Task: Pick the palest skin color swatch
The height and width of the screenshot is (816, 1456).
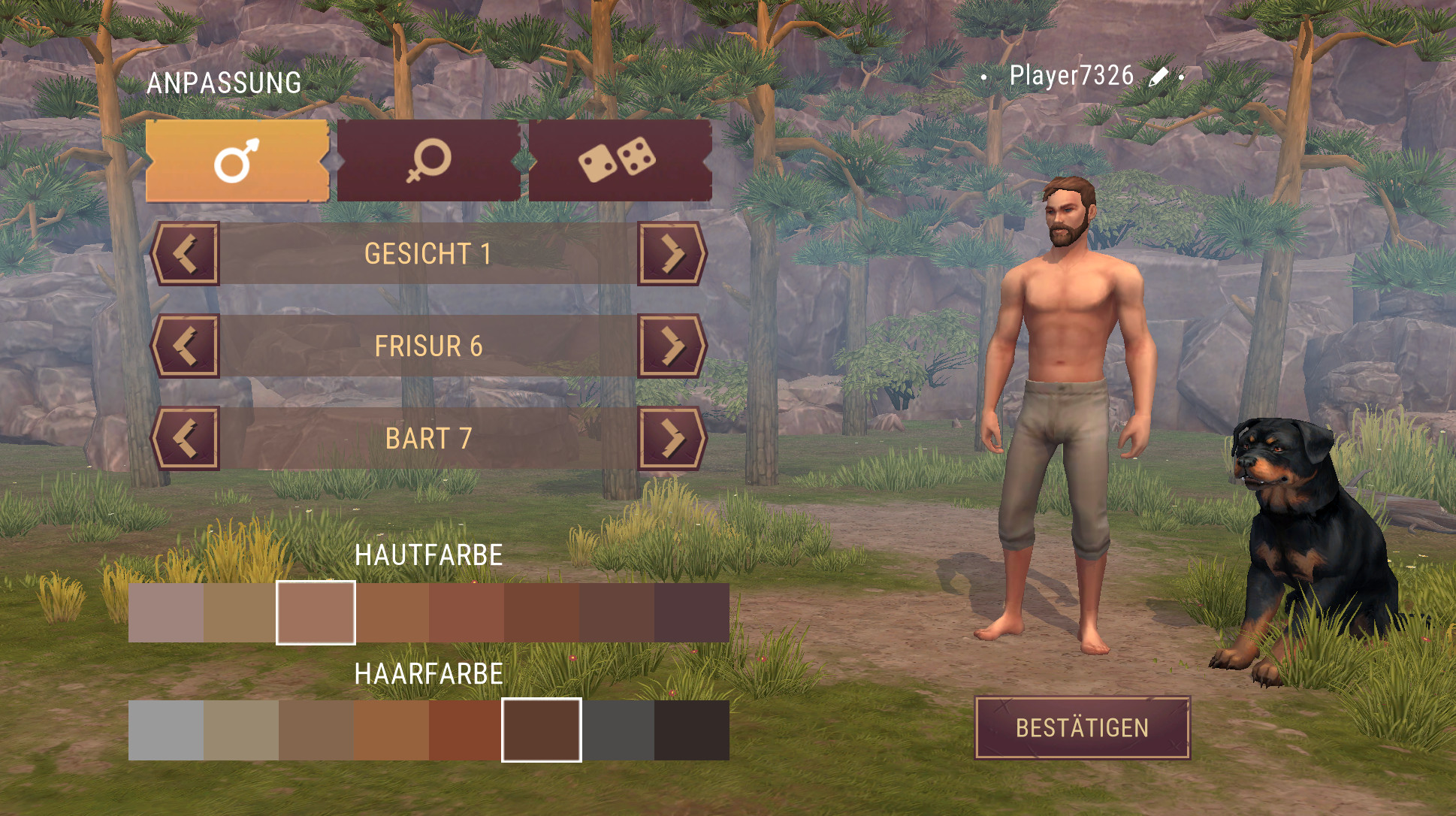Action: point(166,613)
